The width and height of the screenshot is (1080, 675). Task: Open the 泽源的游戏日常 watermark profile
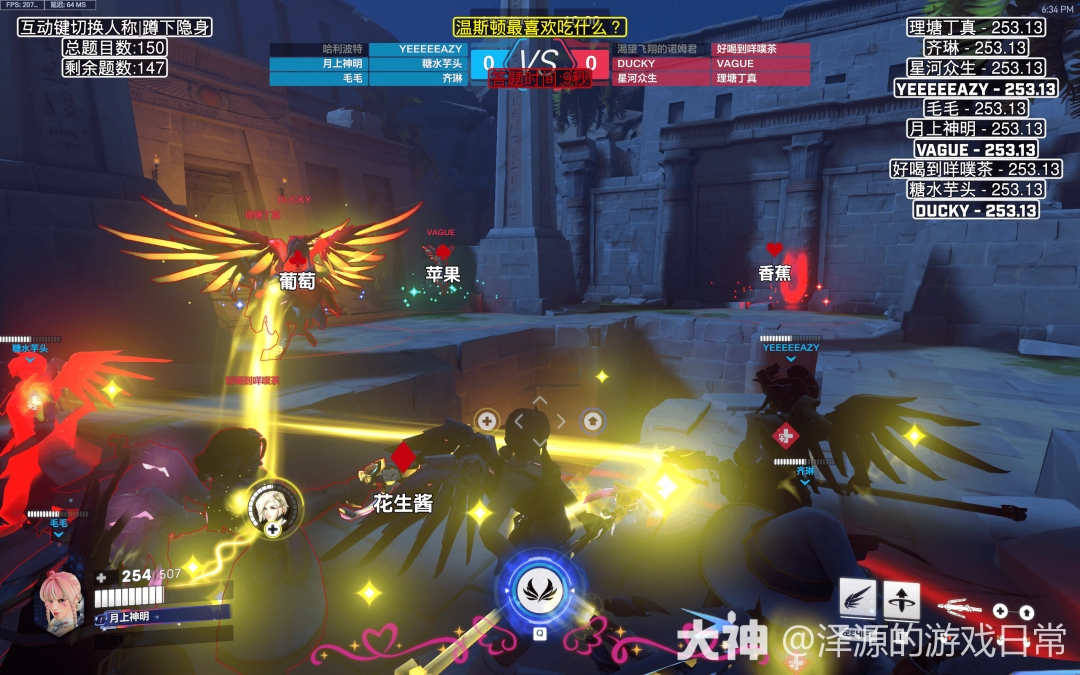(923, 640)
